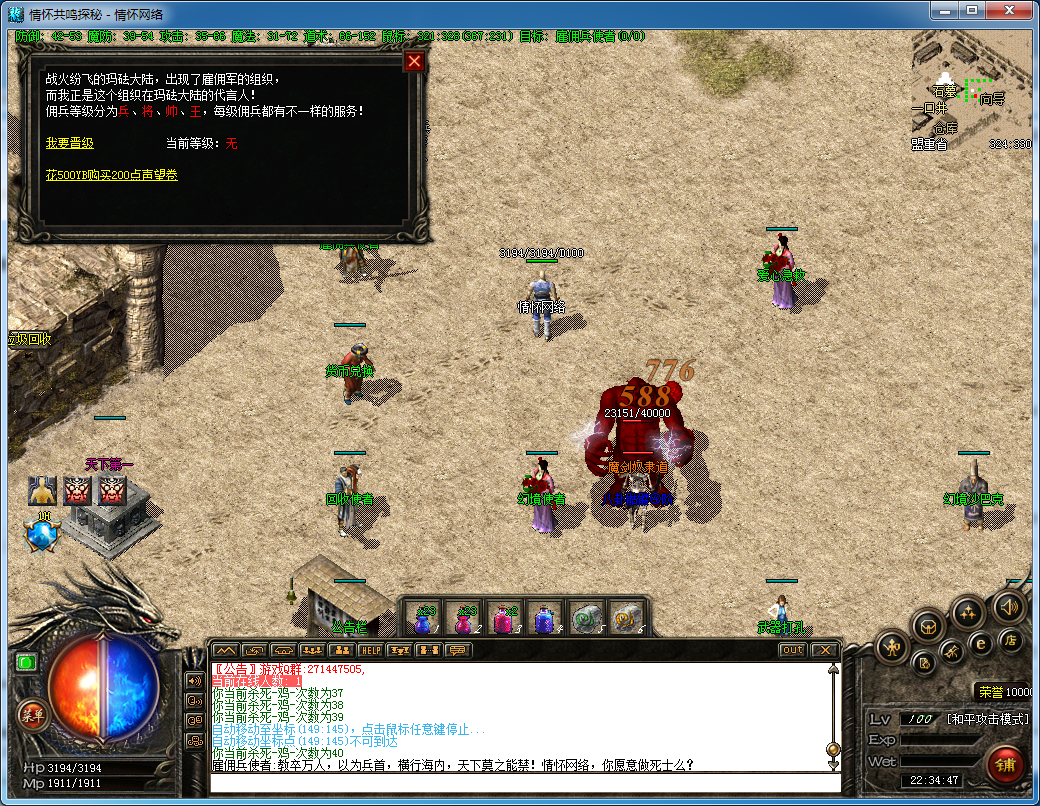Click the round 'e' icon button
This screenshot has width=1040, height=806.
(981, 644)
